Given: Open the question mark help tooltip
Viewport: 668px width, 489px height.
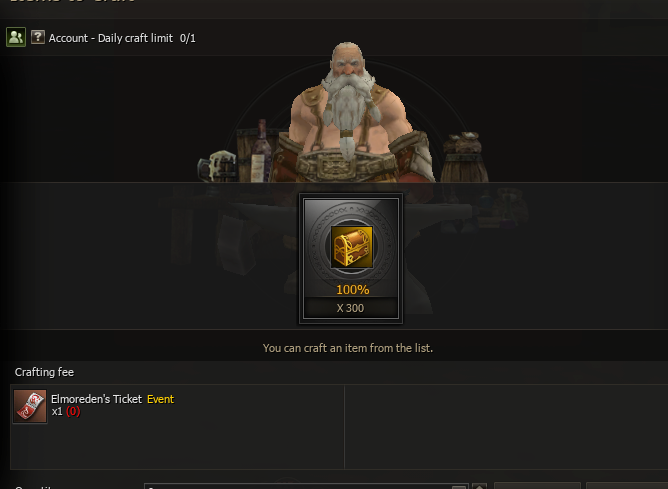Looking at the screenshot, I should [38, 37].
